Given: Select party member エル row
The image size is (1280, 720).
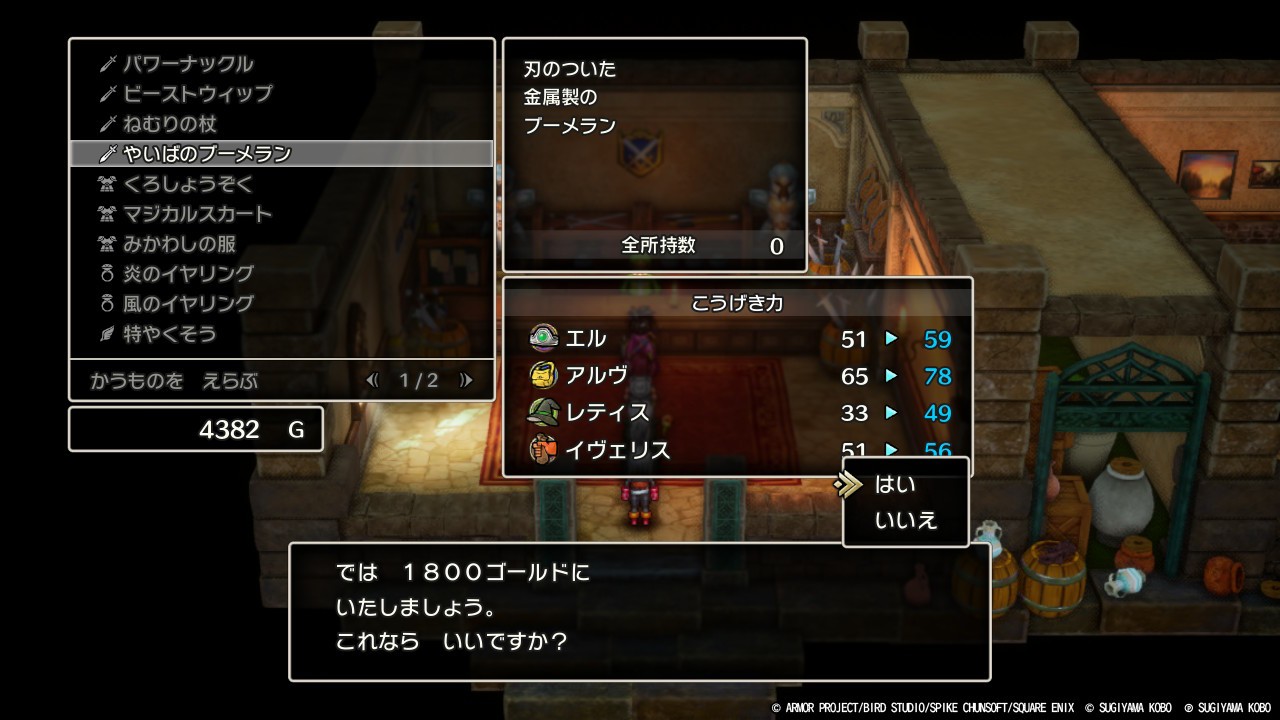Looking at the screenshot, I should pyautogui.click(x=738, y=339).
